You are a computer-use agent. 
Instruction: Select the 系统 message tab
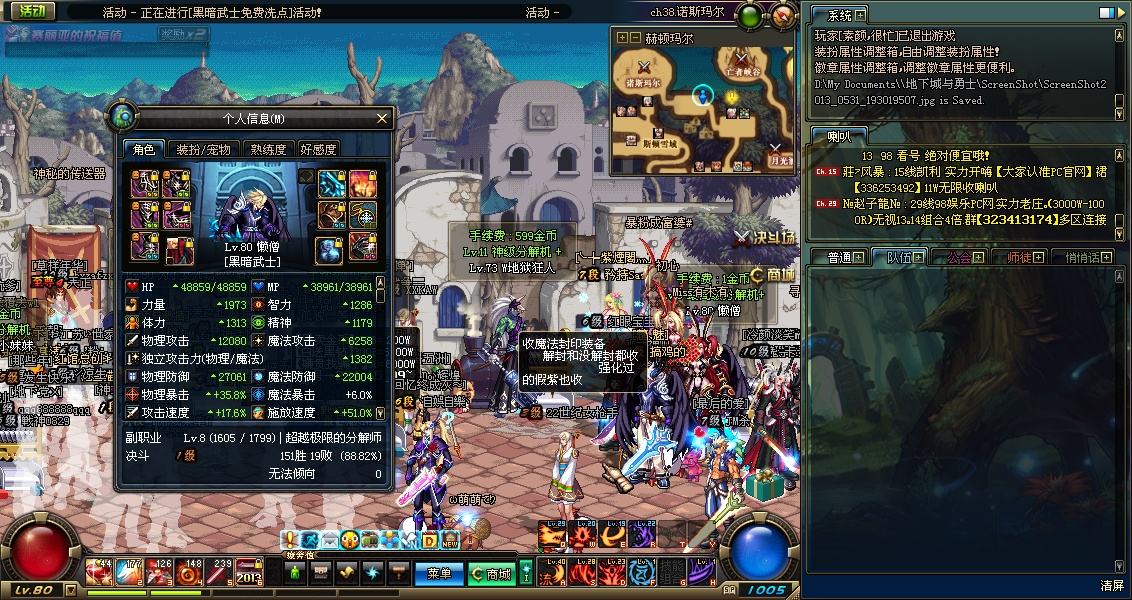click(x=839, y=15)
